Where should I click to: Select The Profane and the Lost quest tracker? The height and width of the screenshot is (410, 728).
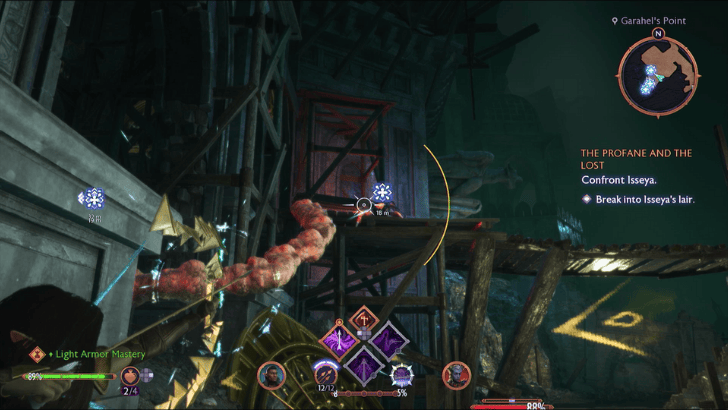tap(637, 159)
